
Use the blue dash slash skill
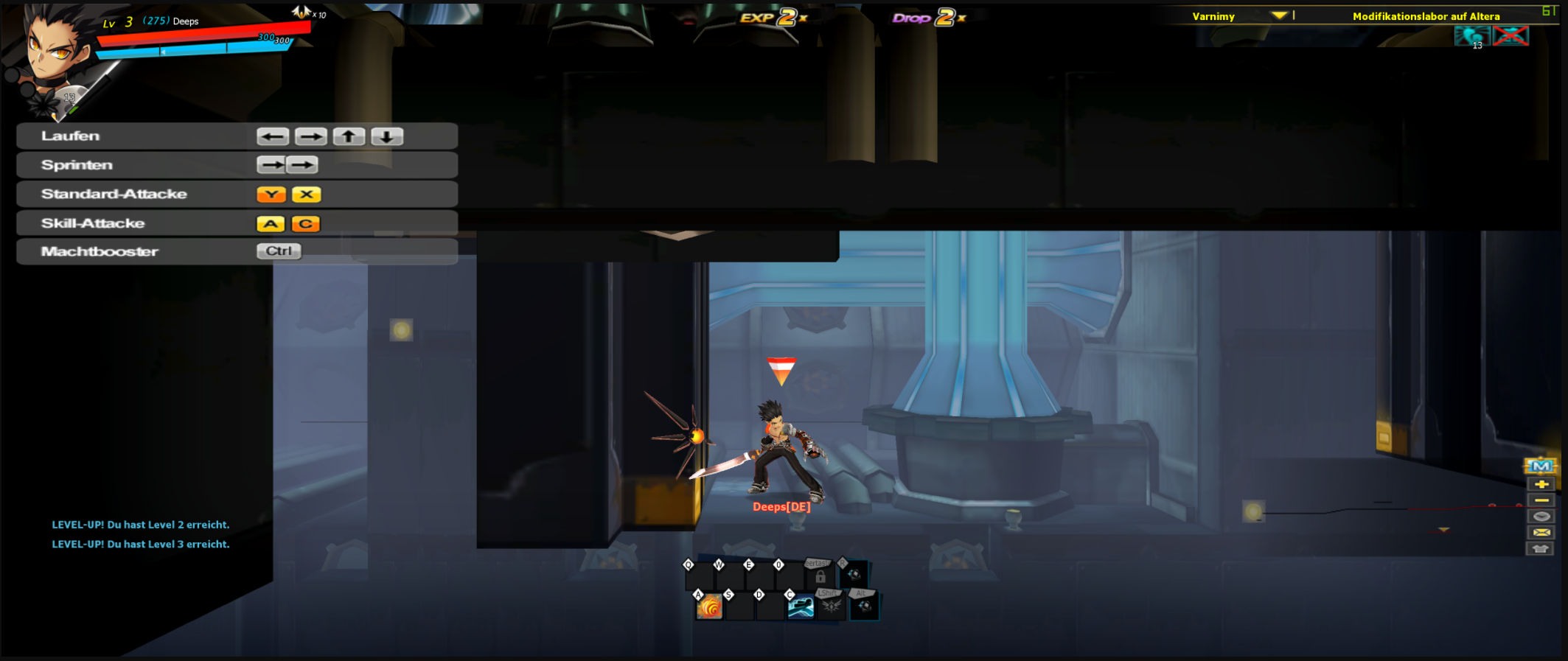pos(801,607)
